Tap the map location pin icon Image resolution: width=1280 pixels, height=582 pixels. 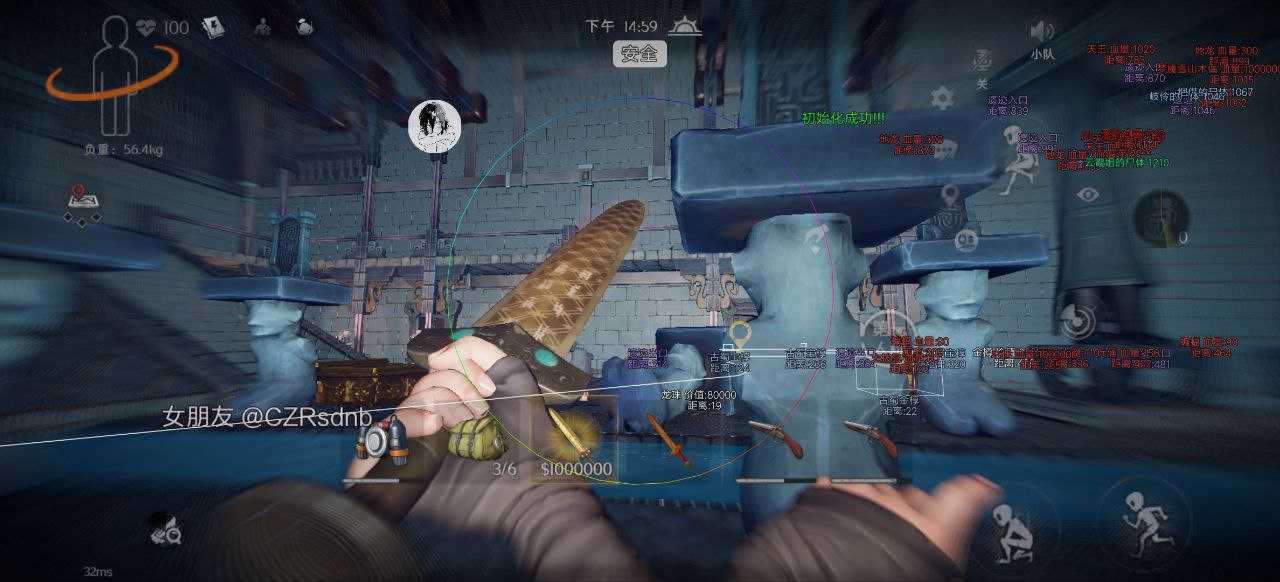pyautogui.click(x=949, y=195)
